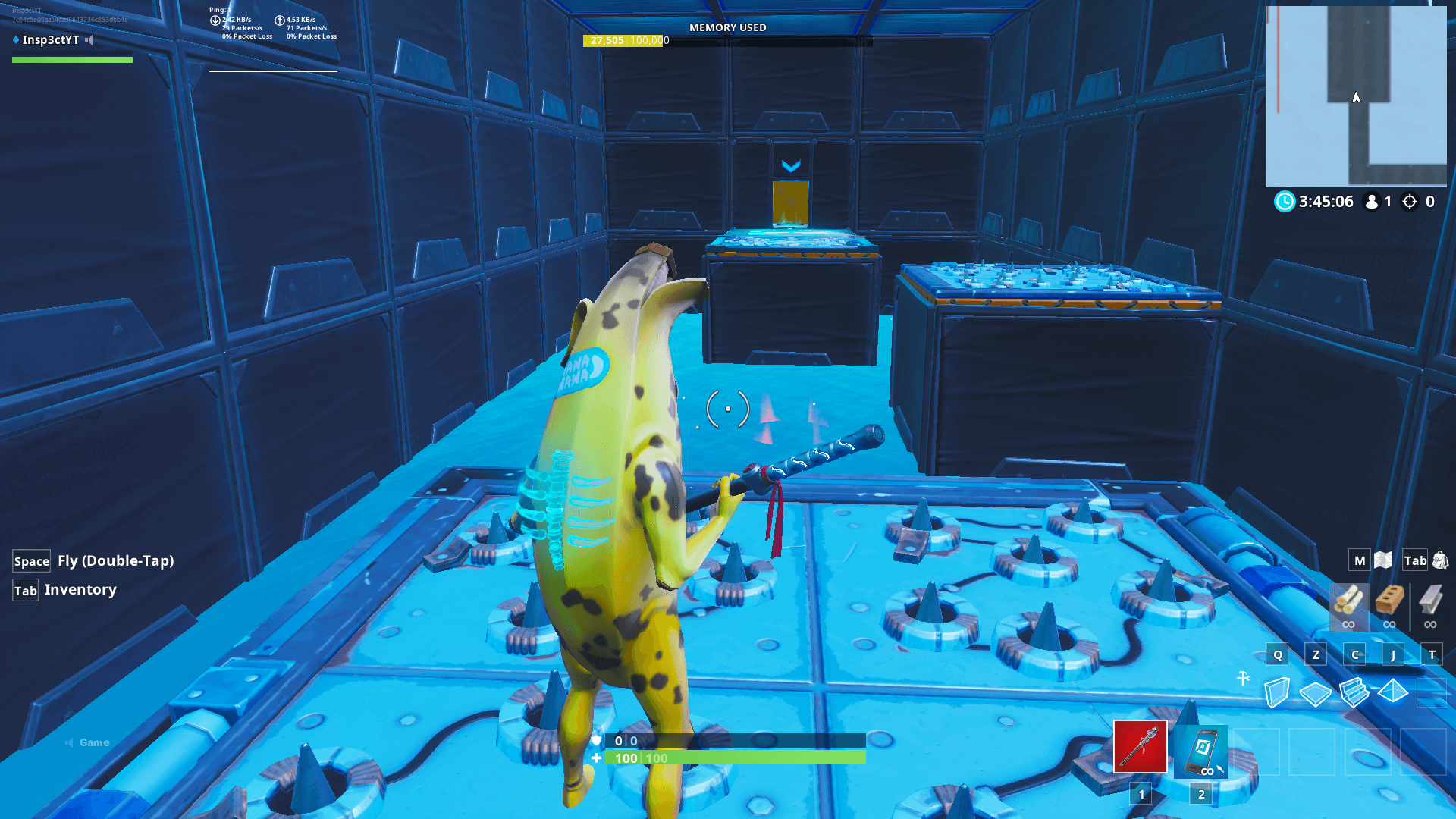Select the metal material icon

pyautogui.click(x=1430, y=603)
